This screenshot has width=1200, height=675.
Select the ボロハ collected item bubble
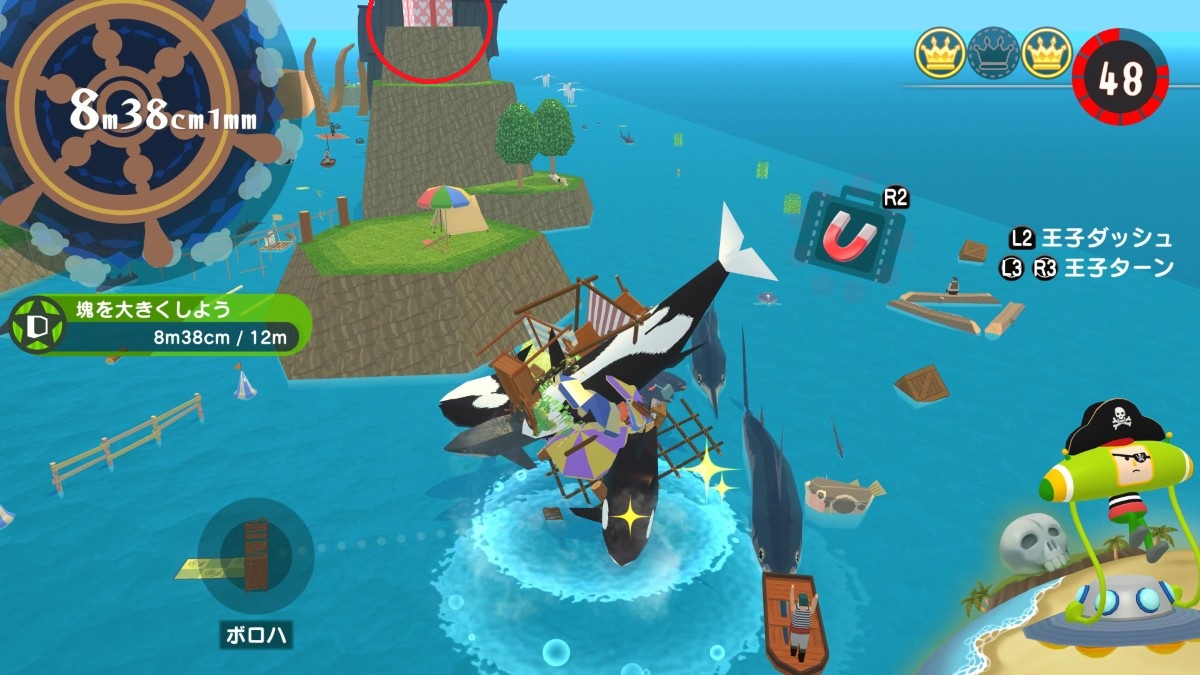[x=256, y=556]
